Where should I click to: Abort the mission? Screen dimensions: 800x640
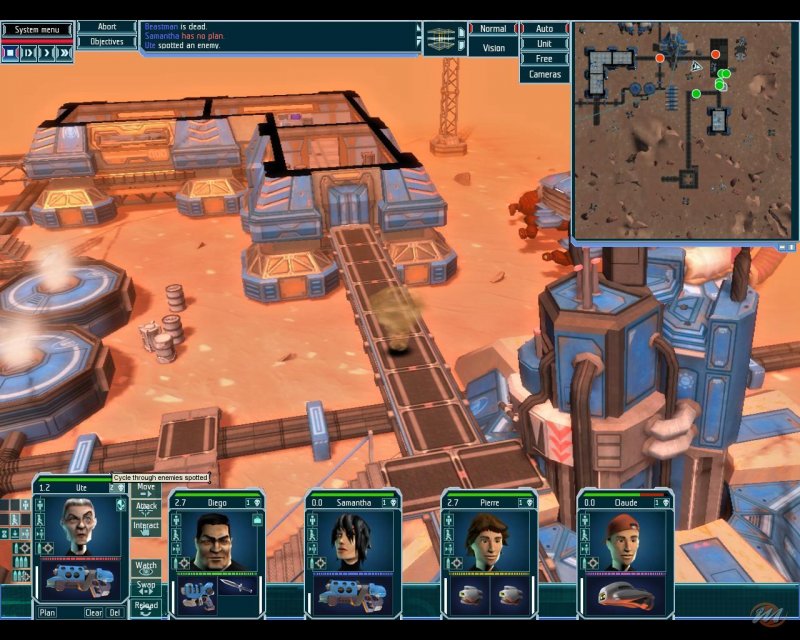(x=107, y=28)
